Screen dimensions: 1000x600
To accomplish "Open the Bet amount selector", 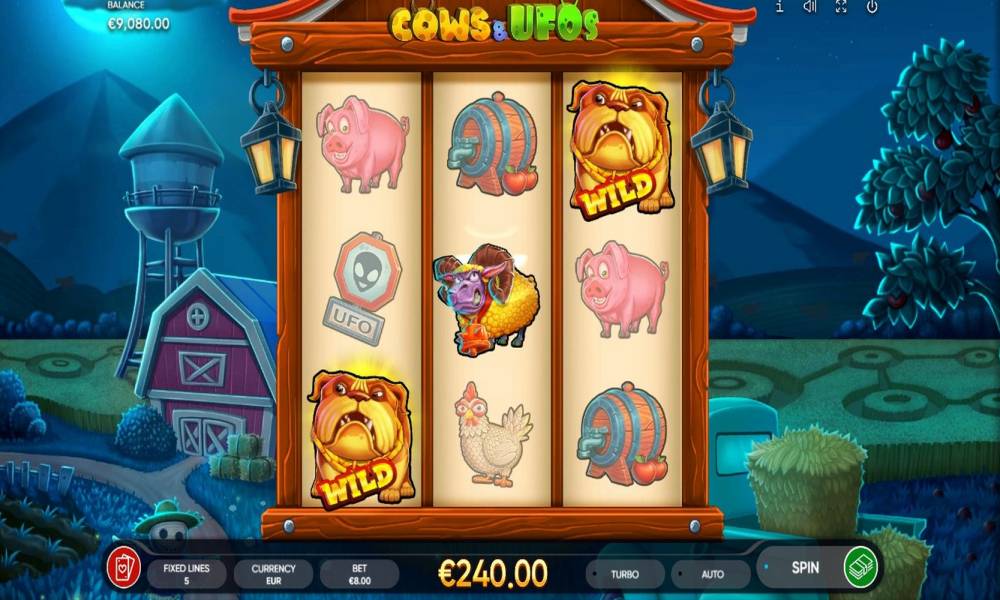I will [x=359, y=574].
